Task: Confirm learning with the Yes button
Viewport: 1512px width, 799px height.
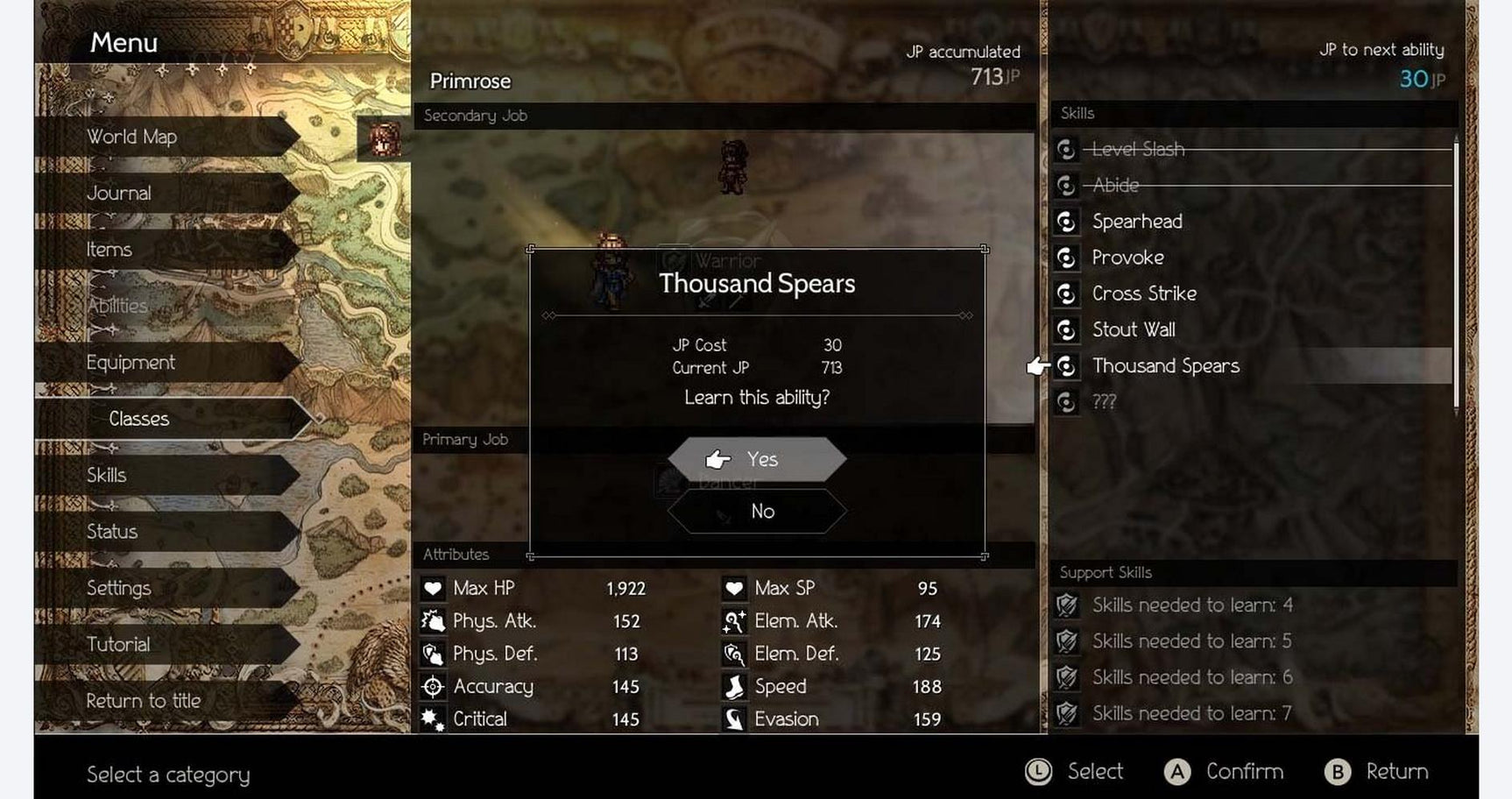Action: click(x=759, y=458)
